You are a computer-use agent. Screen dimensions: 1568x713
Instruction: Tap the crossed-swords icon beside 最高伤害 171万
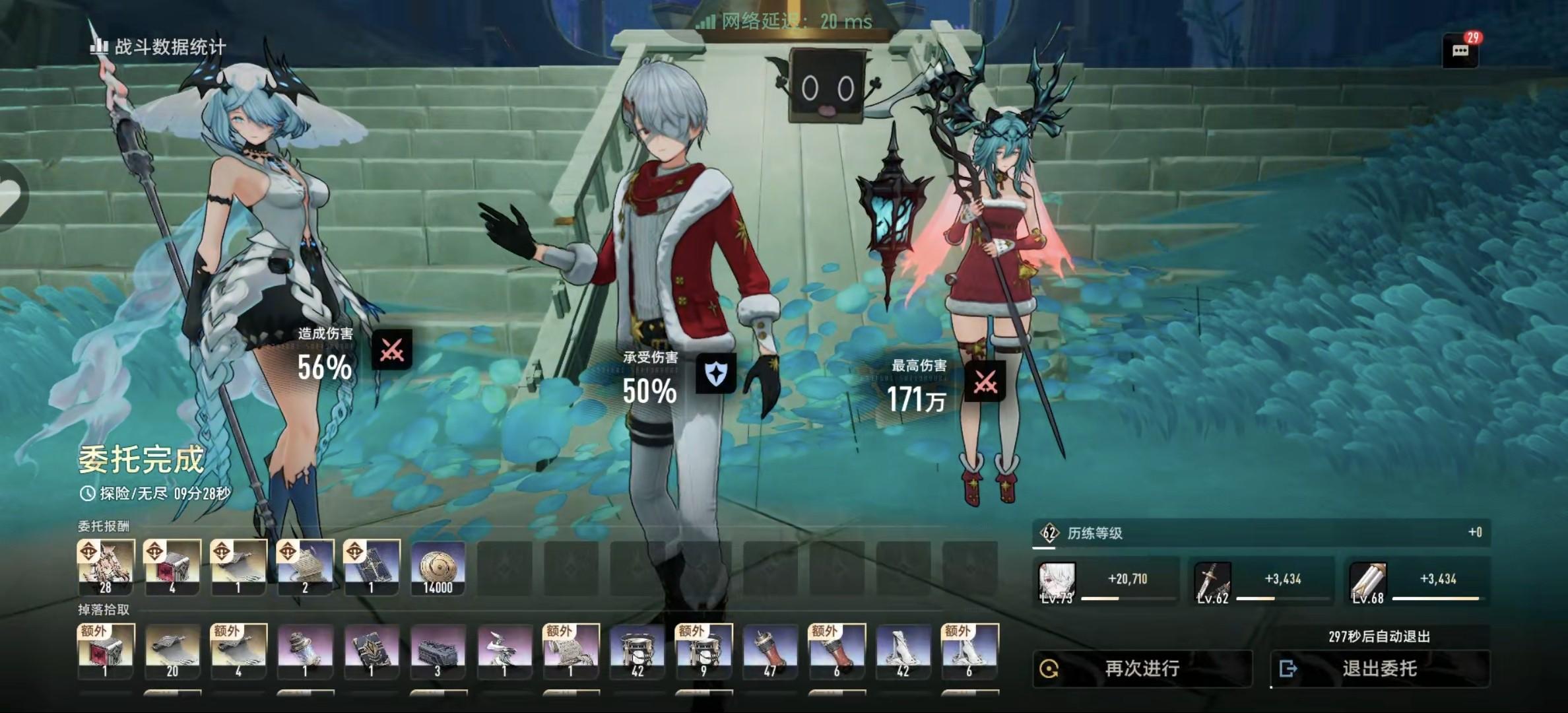[985, 381]
